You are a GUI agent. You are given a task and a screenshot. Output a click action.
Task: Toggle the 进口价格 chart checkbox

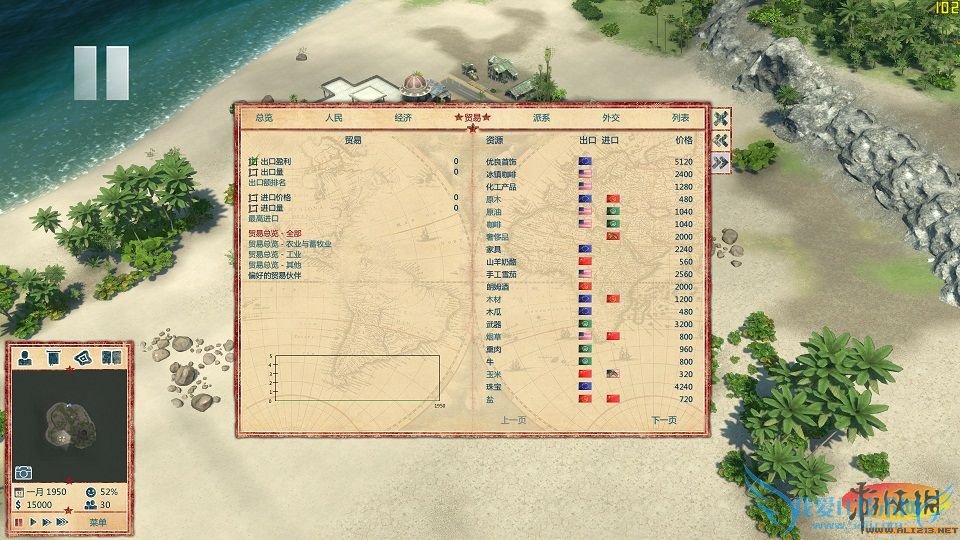pyautogui.click(x=253, y=198)
